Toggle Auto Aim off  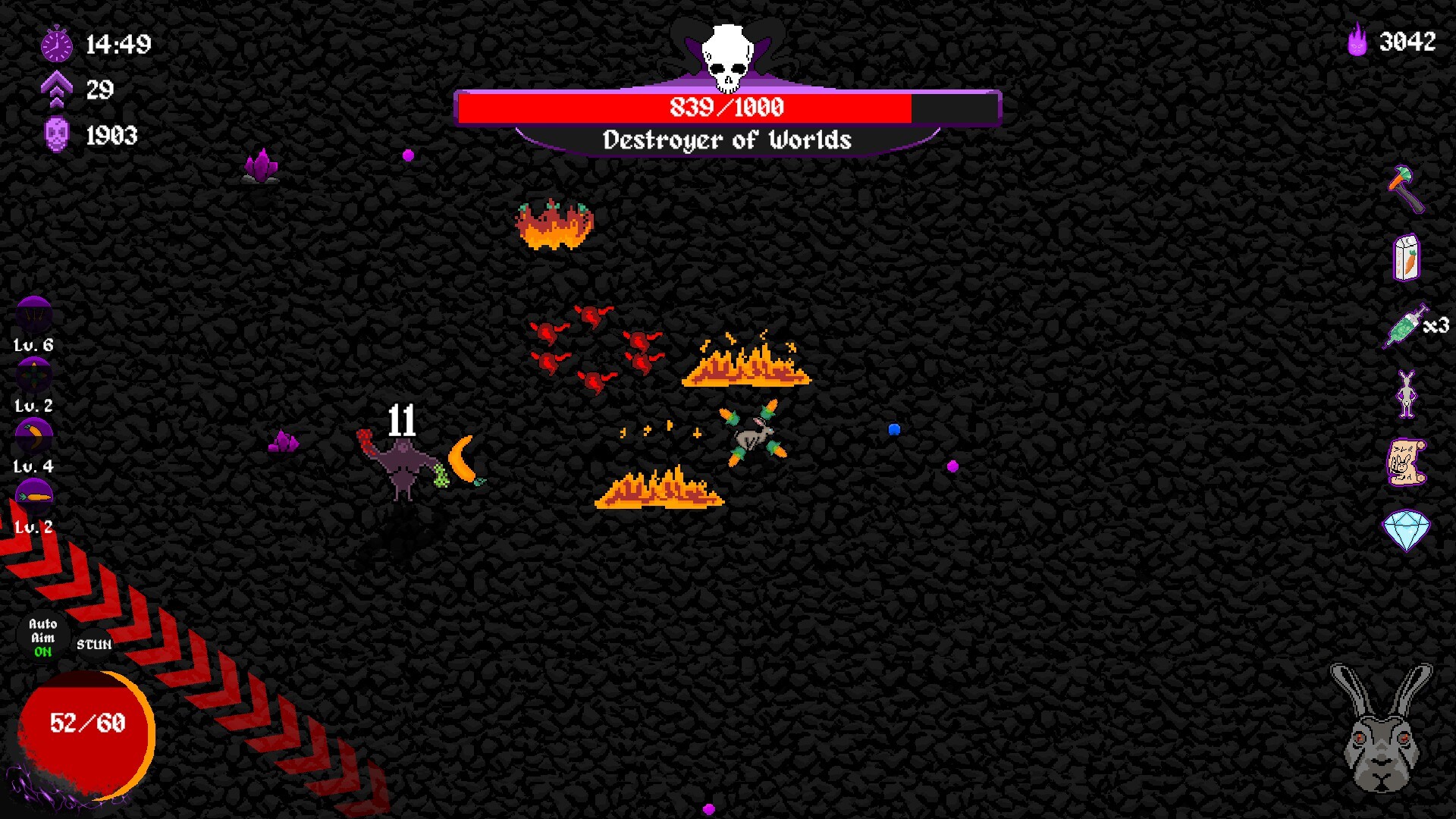pos(42,635)
